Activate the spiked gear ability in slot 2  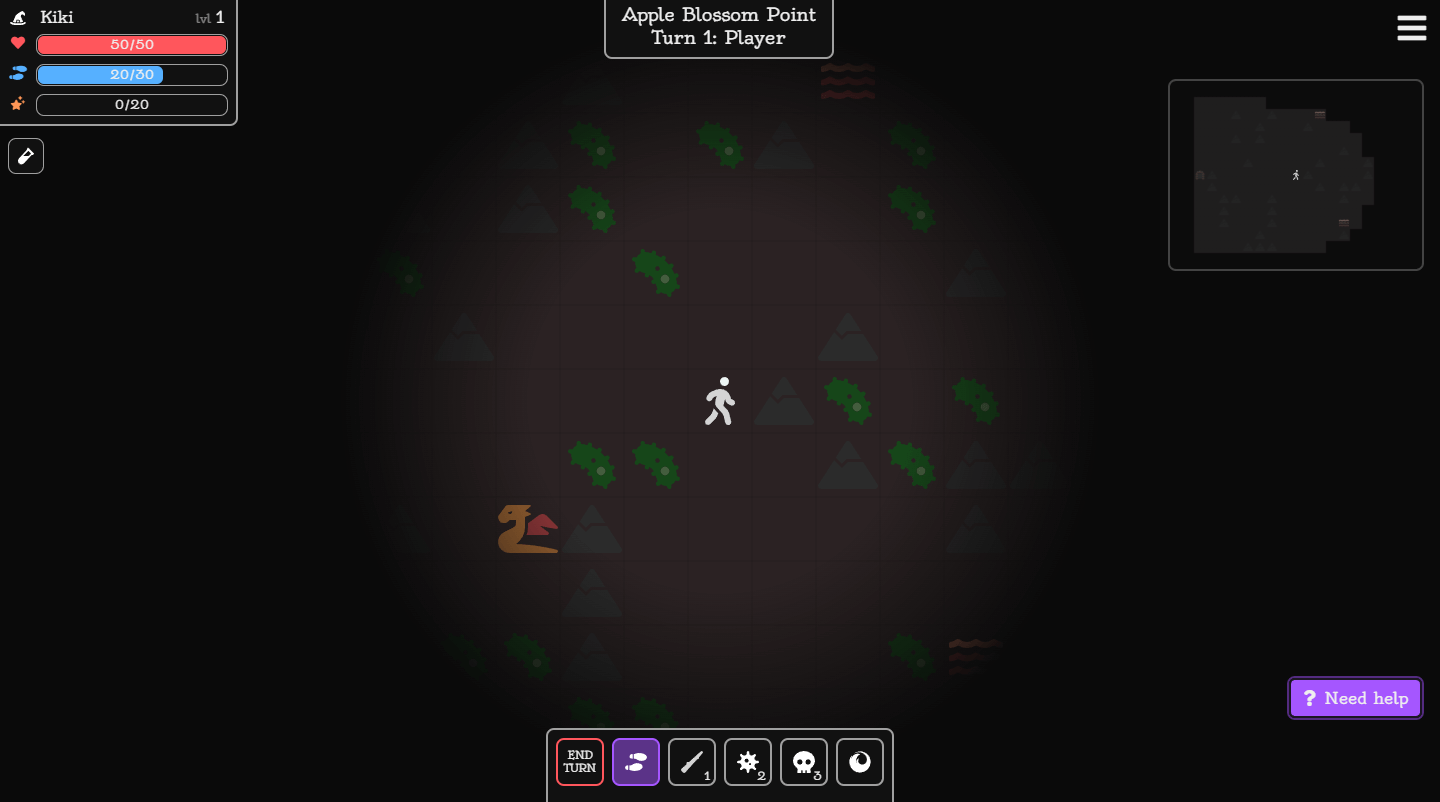(748, 762)
